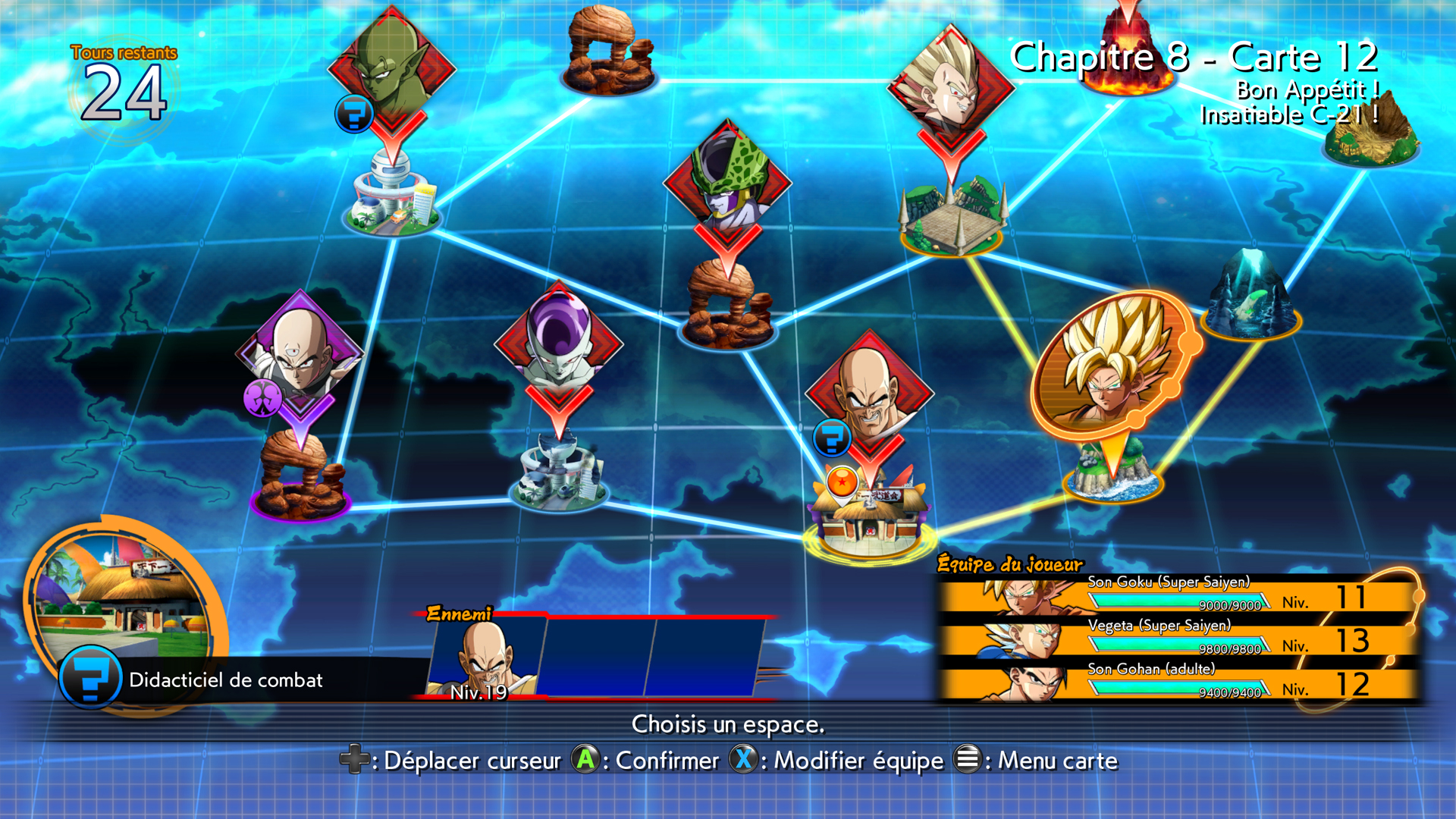Click the tutorial question badge beside Piccolo
1456x819 pixels.
[354, 114]
